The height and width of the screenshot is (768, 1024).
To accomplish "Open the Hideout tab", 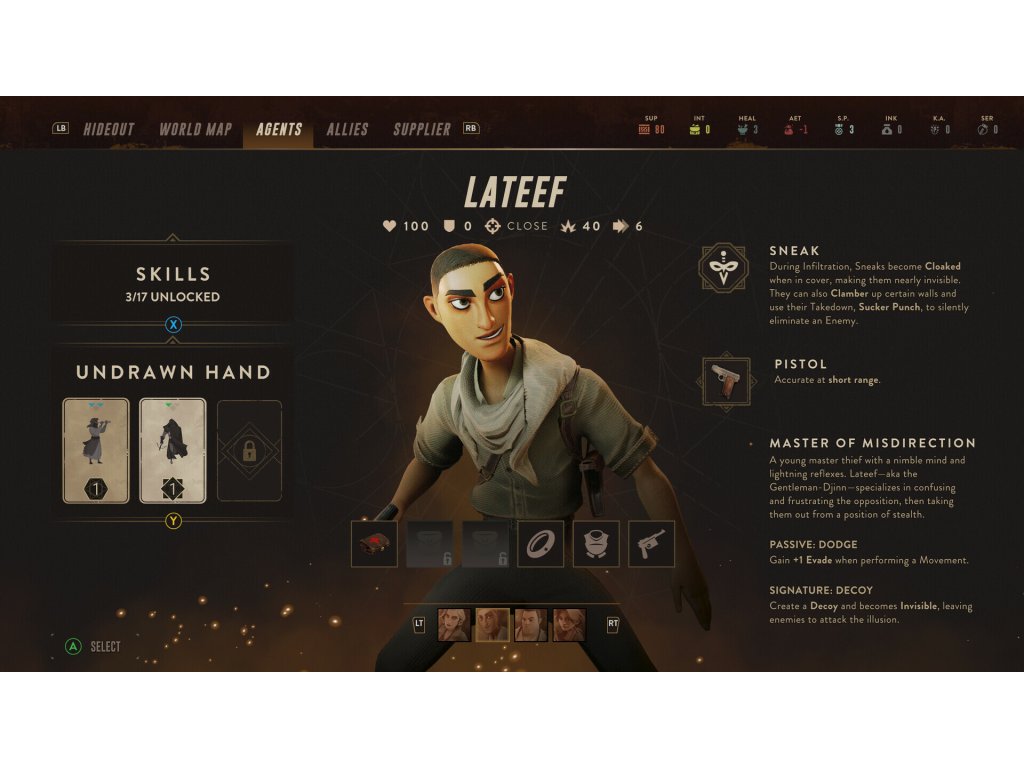I will (x=109, y=129).
